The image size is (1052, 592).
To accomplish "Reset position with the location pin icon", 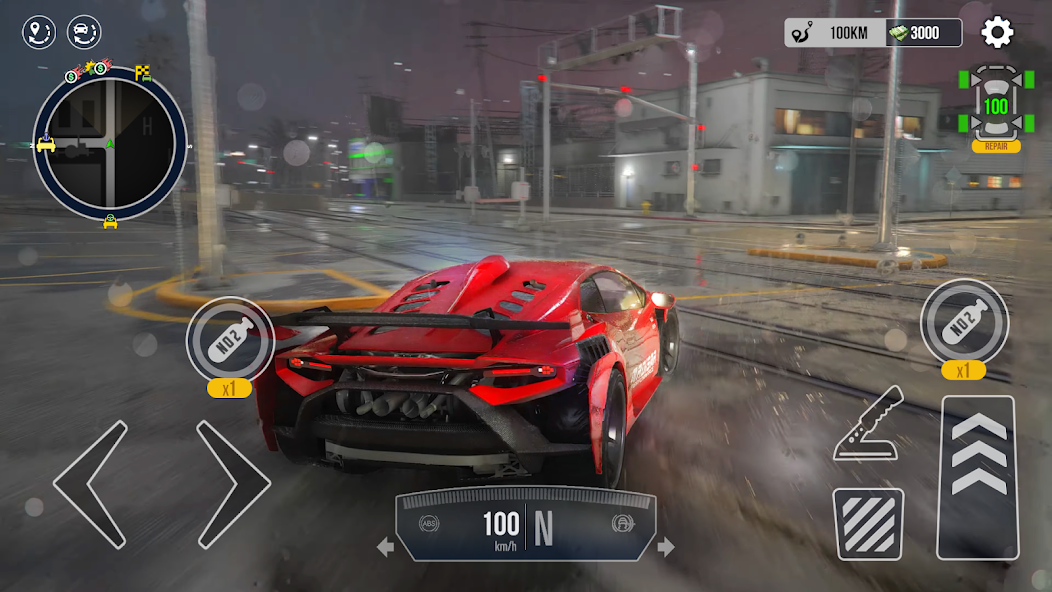I will click(39, 33).
